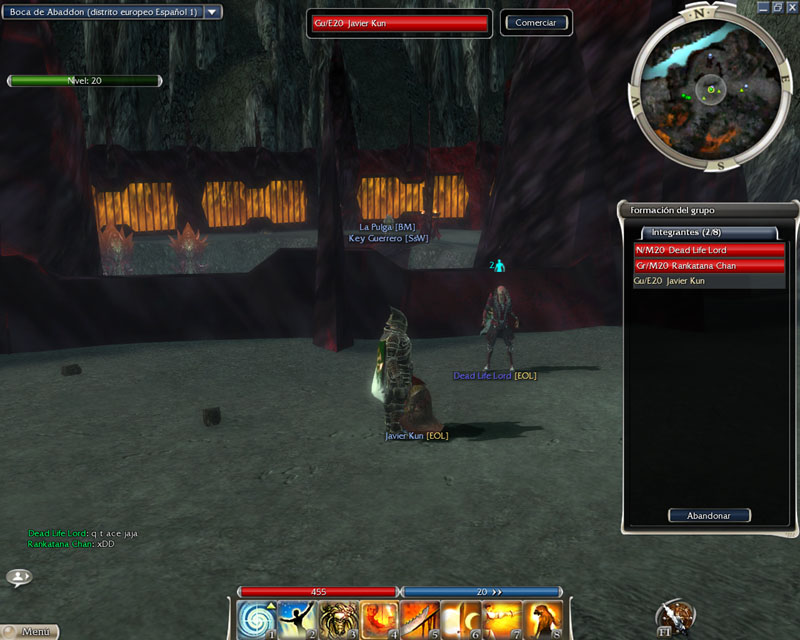Close the game window
Screen dimensions: 800x640
(790, 7)
